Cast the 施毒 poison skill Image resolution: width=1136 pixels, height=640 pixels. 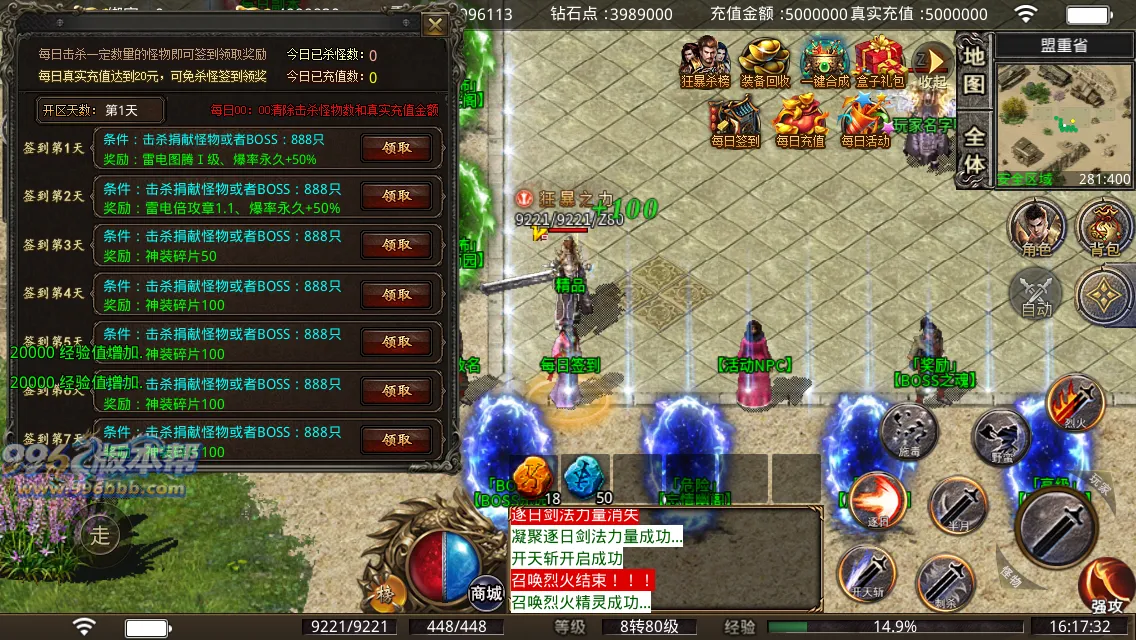[909, 432]
